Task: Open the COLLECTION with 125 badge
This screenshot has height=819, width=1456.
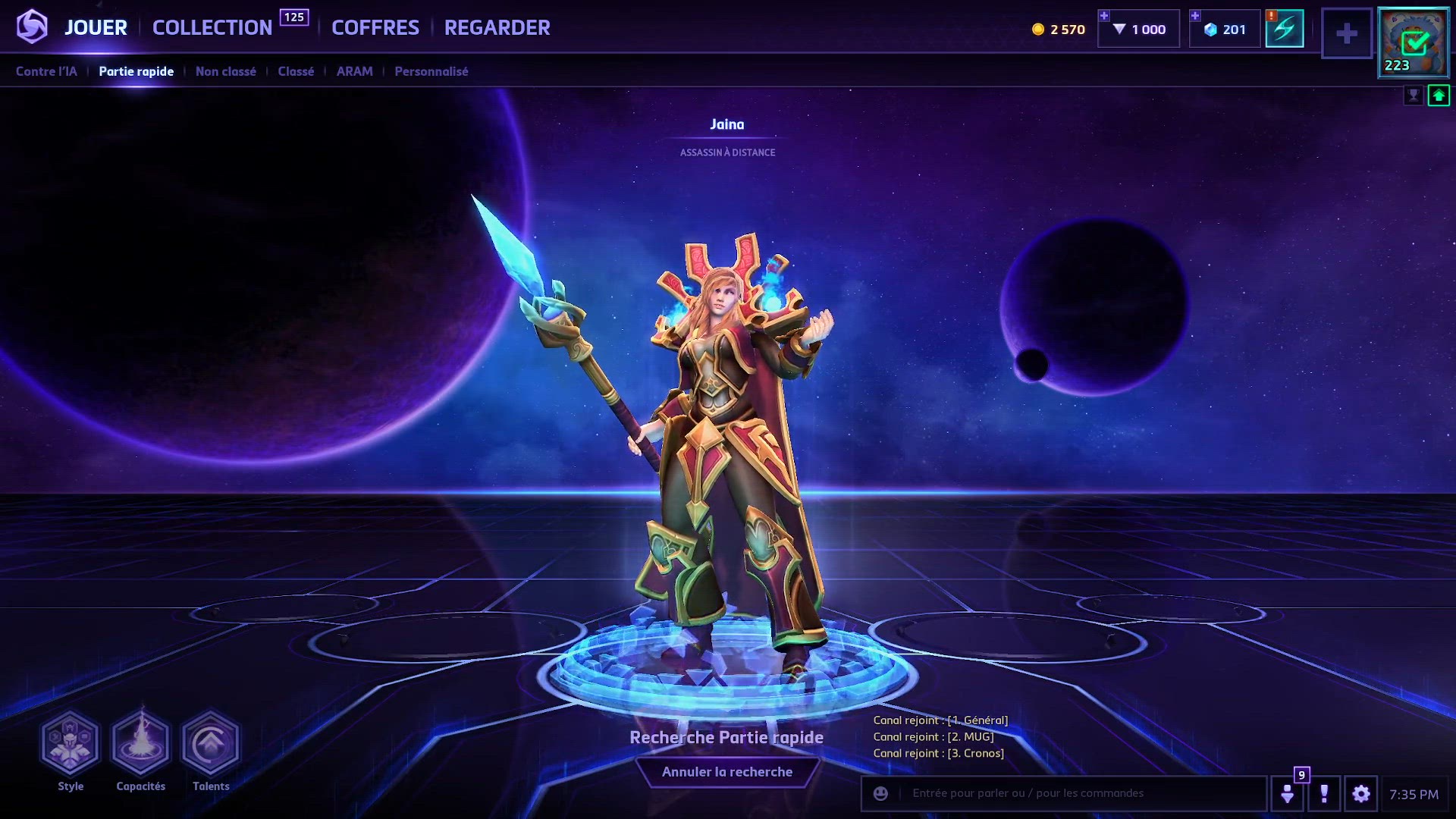Action: [x=212, y=27]
